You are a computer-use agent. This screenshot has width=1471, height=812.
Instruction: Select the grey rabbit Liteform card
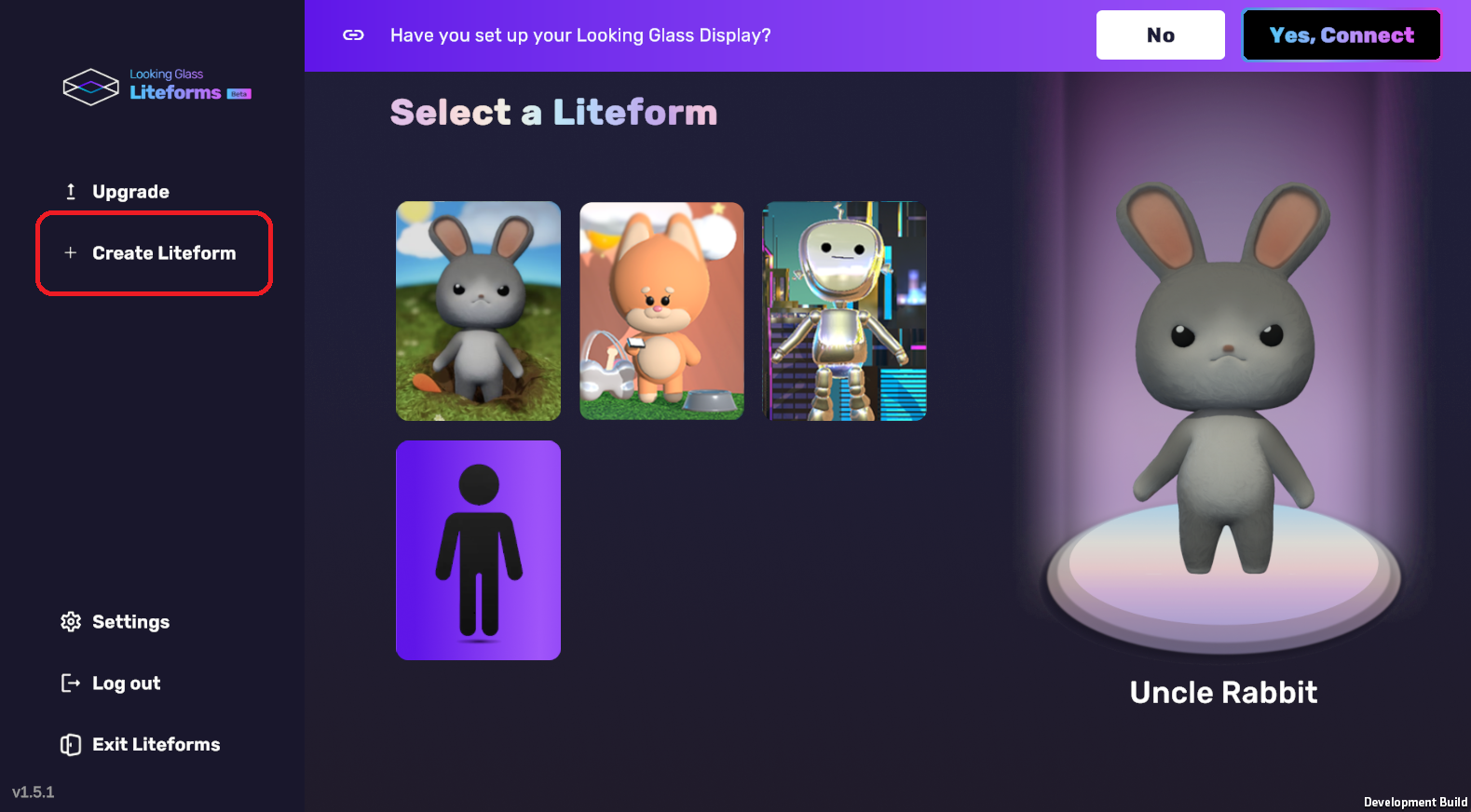478,311
